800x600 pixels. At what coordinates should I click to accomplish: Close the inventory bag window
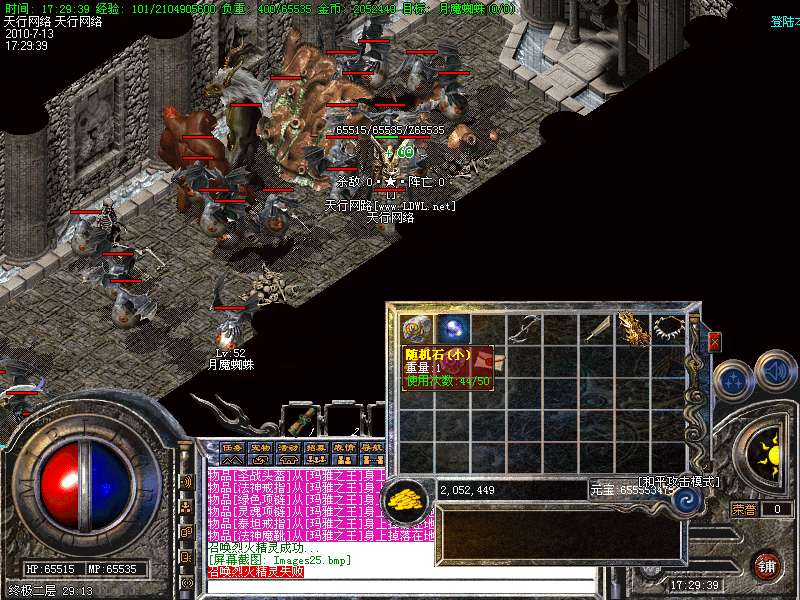click(714, 342)
